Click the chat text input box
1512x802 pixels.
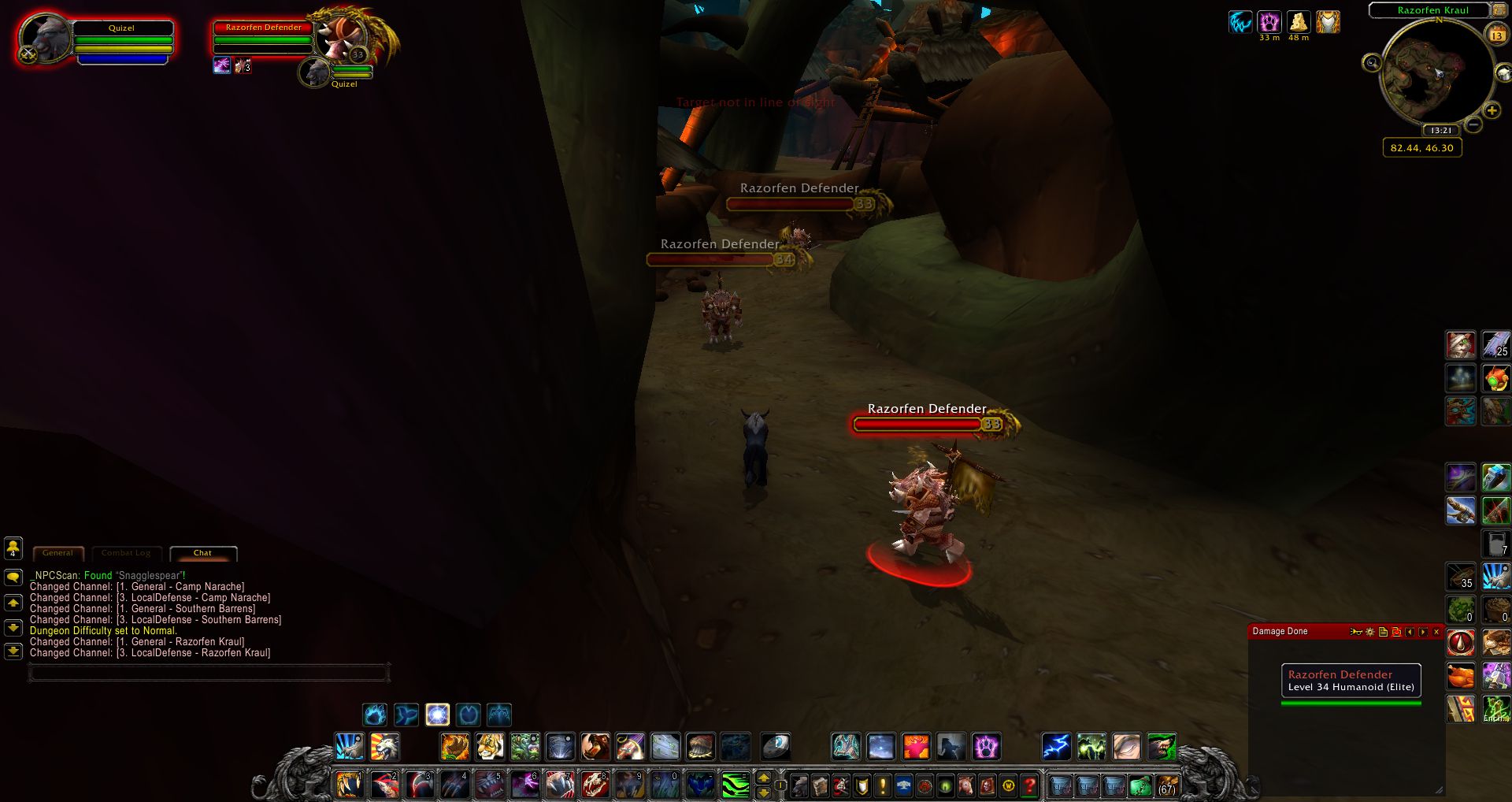209,673
